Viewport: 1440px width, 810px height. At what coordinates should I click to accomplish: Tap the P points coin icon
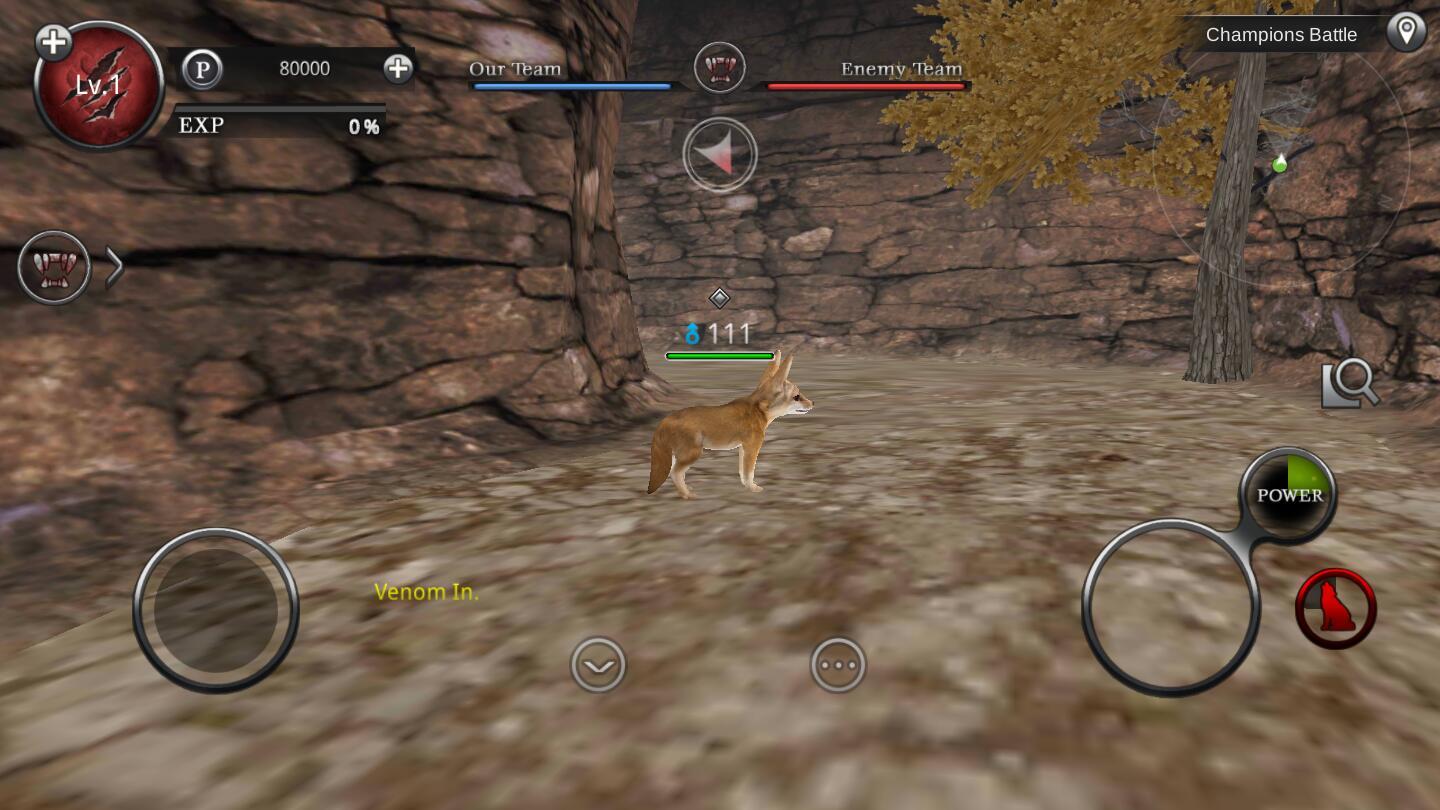203,69
